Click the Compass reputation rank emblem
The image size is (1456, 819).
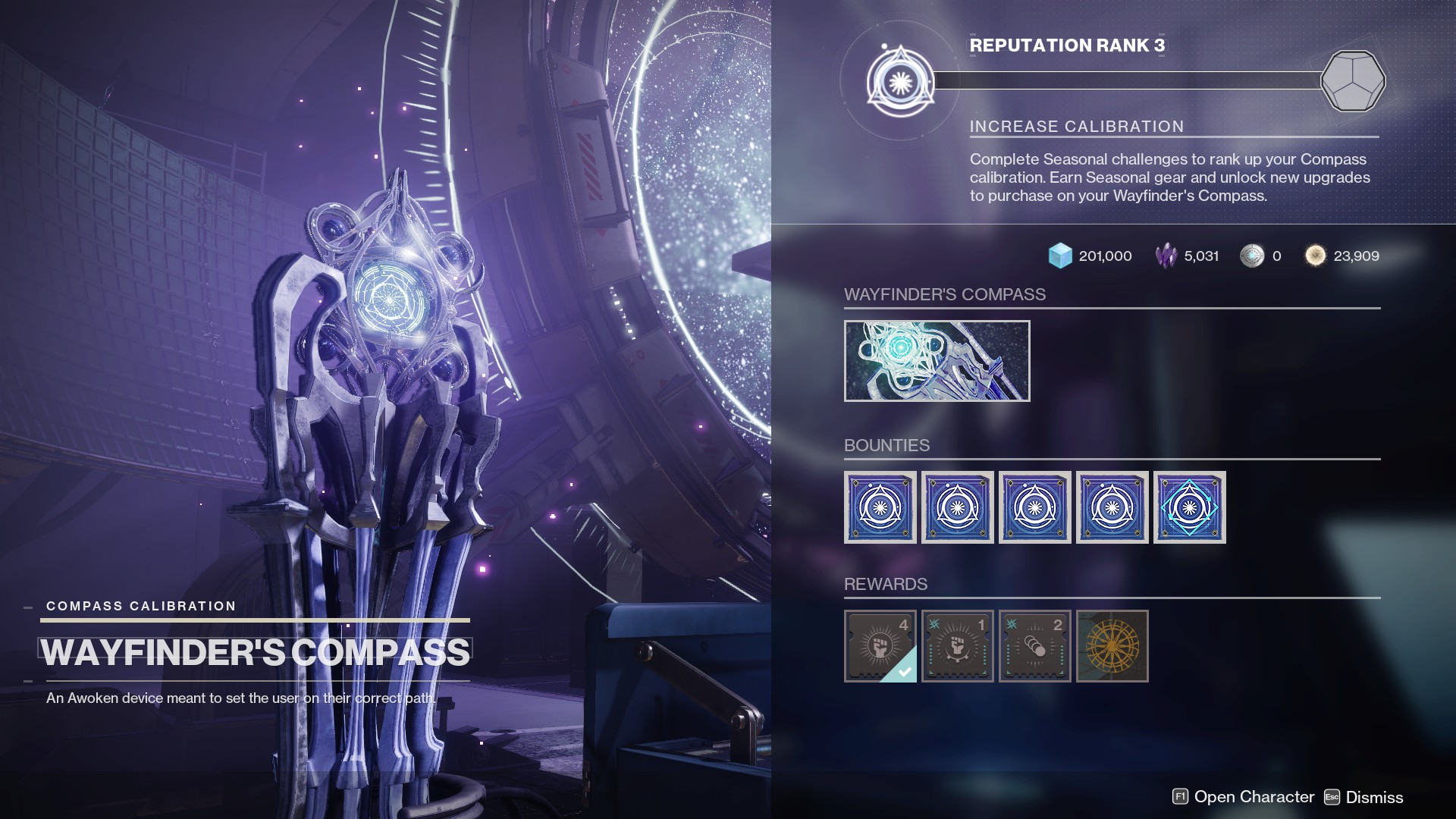pos(900,81)
